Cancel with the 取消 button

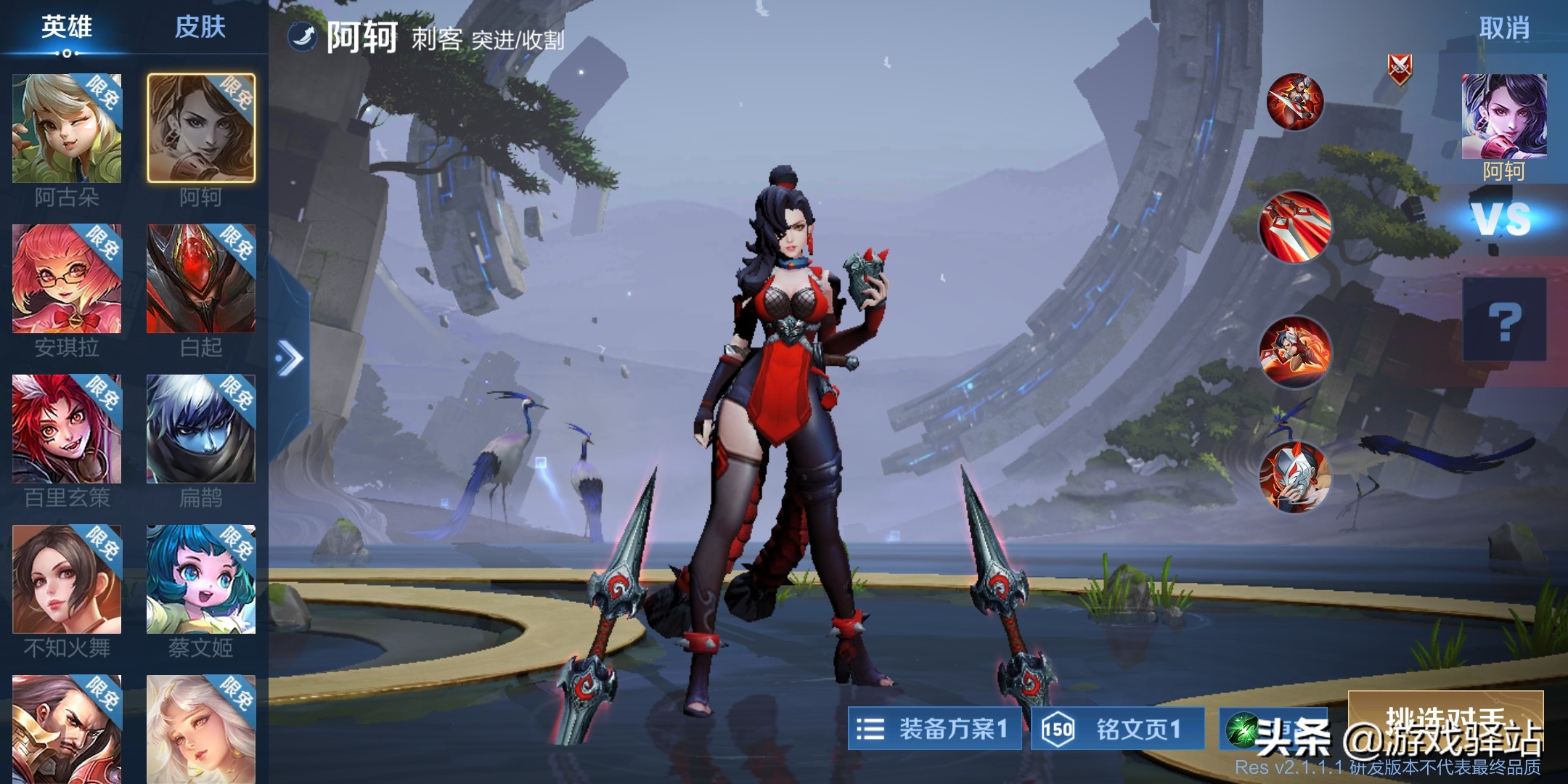(1504, 29)
